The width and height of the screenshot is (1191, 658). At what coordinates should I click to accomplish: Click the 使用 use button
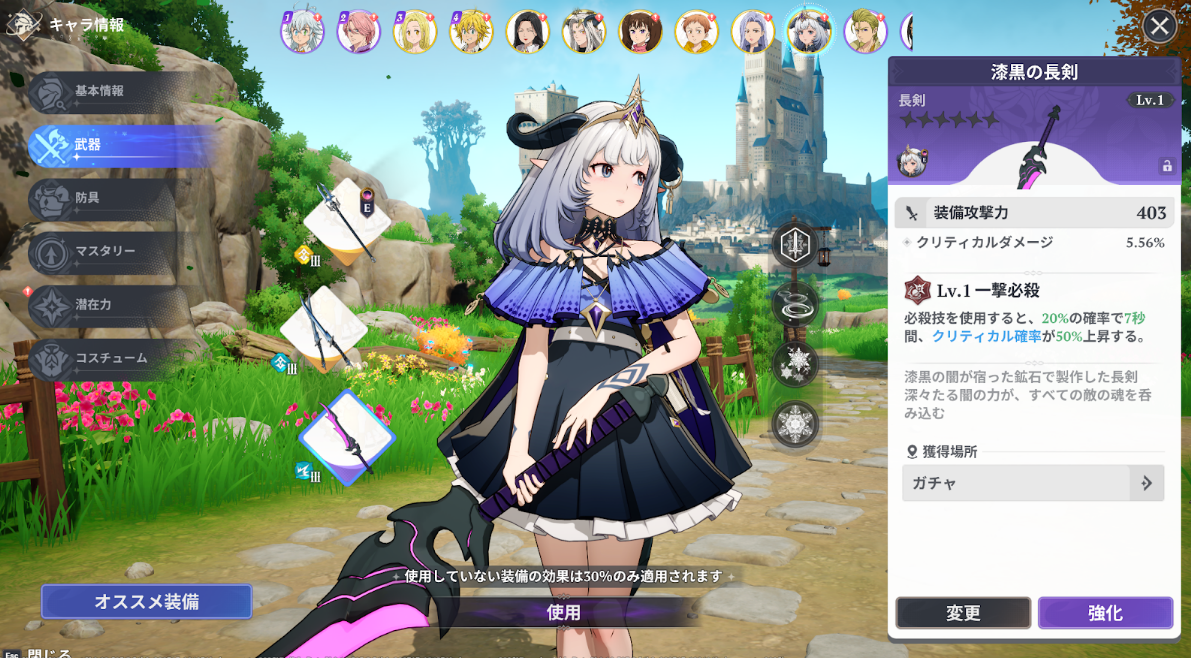(563, 612)
